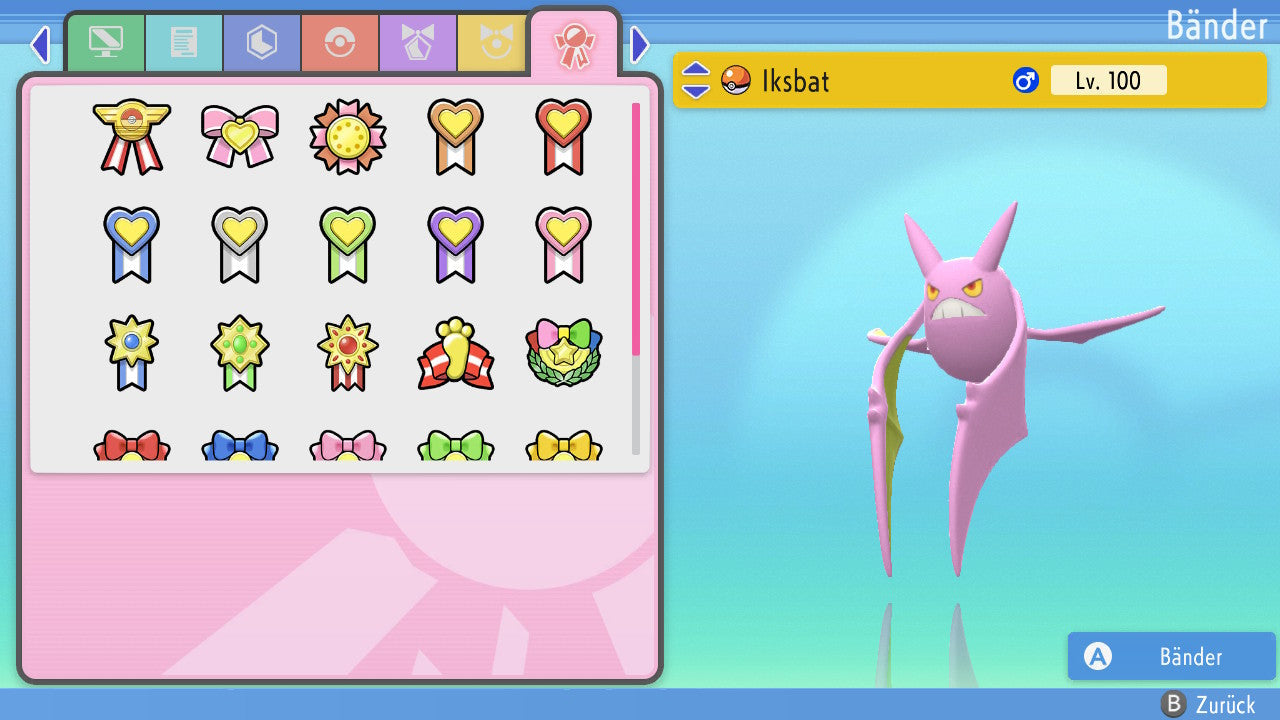Click the right page arrow
Image resolution: width=1280 pixels, height=720 pixels.
[x=640, y=44]
